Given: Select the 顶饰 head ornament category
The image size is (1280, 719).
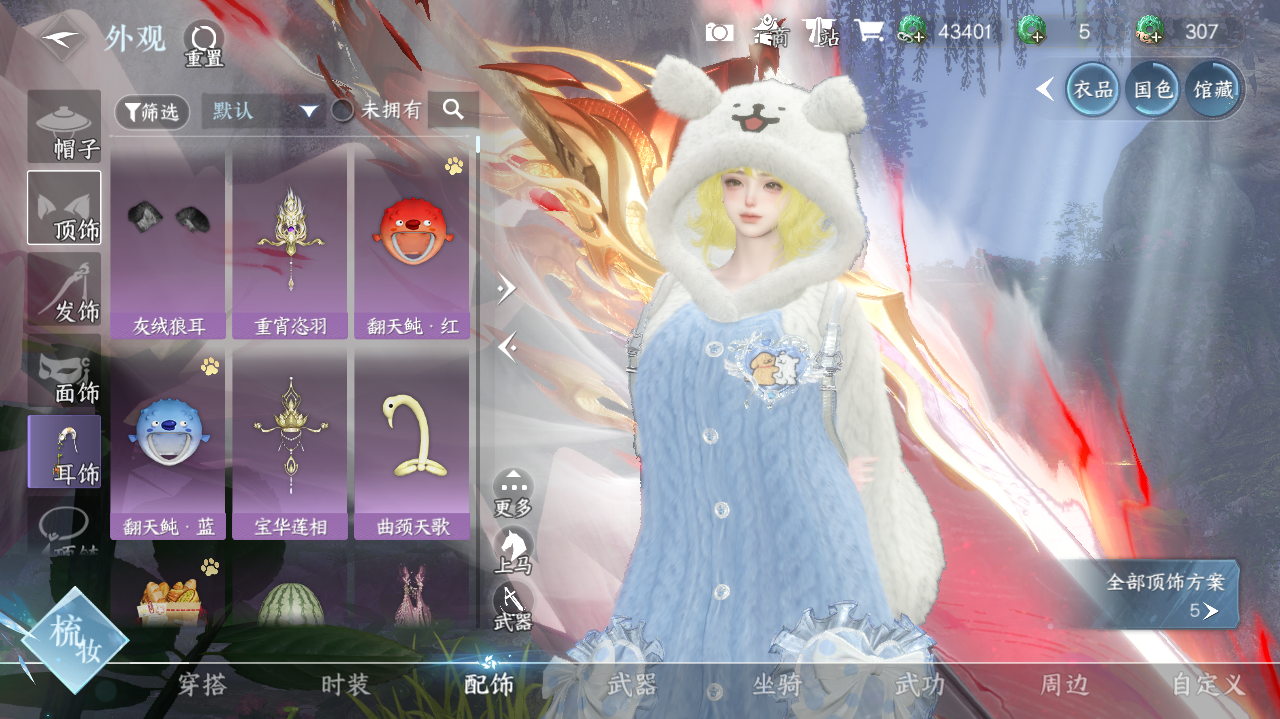Looking at the screenshot, I should (64, 208).
